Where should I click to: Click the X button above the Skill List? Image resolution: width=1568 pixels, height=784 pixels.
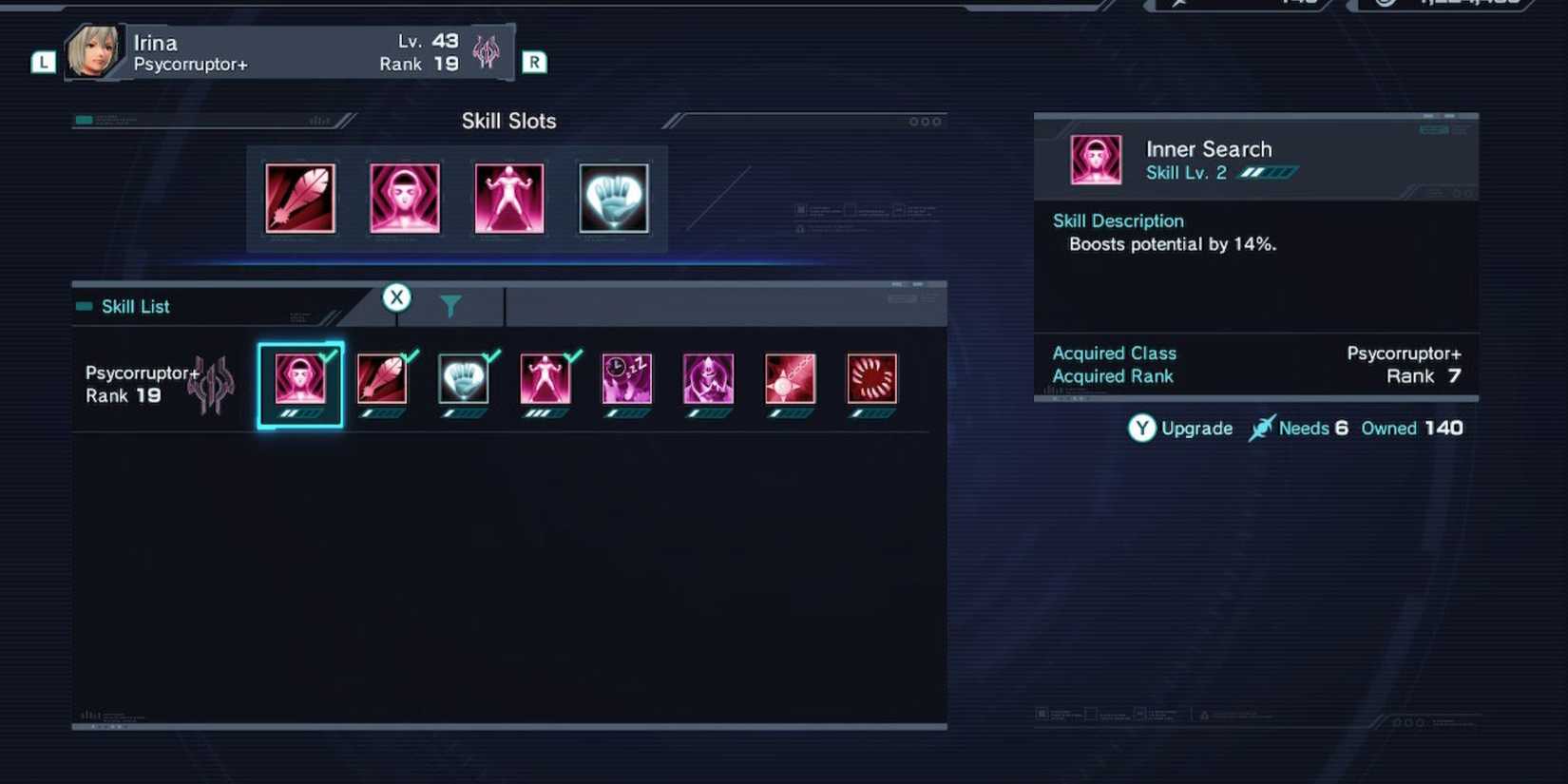pos(397,296)
